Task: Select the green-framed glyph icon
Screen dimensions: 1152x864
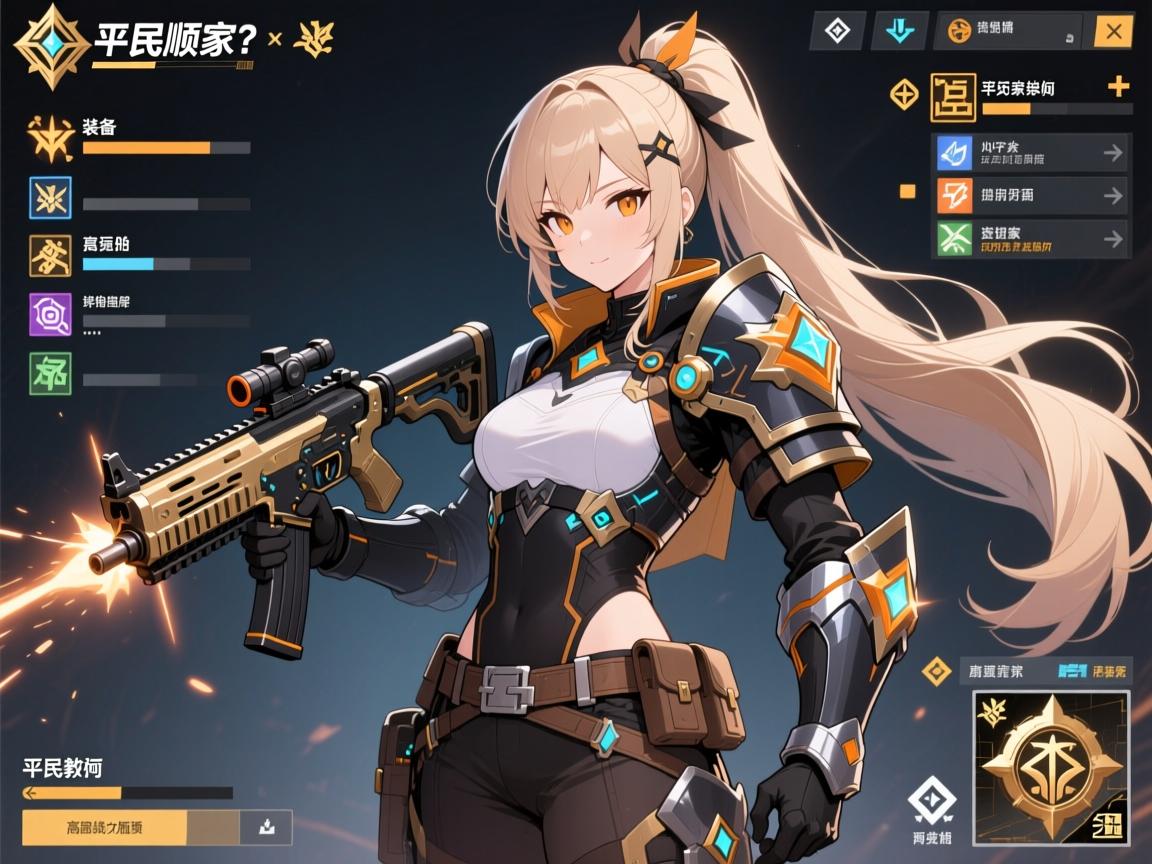Action: (50, 371)
